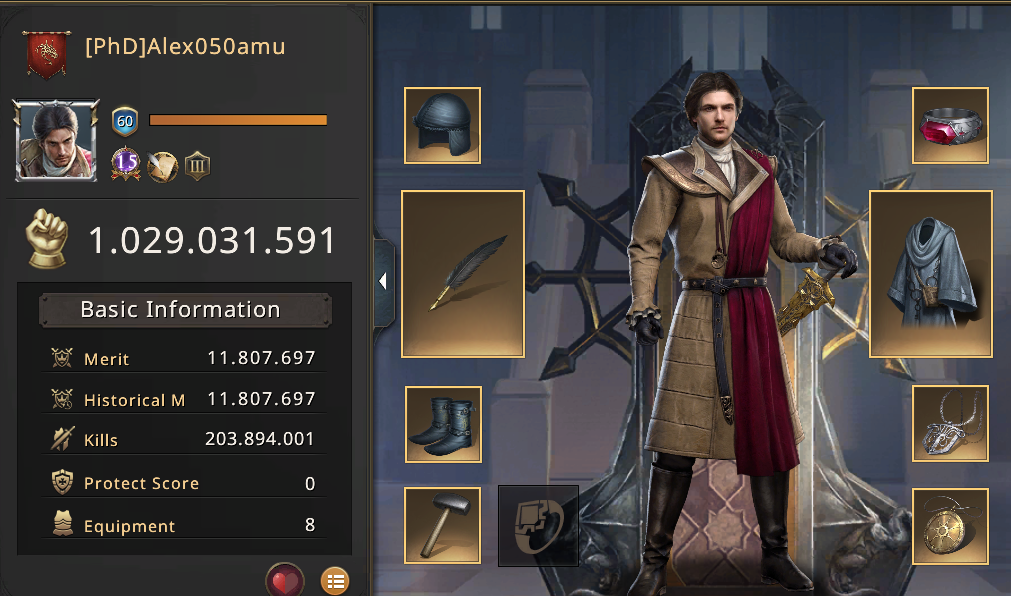Click the player portrait avatar
Screen dimensions: 1011x596
point(57,140)
